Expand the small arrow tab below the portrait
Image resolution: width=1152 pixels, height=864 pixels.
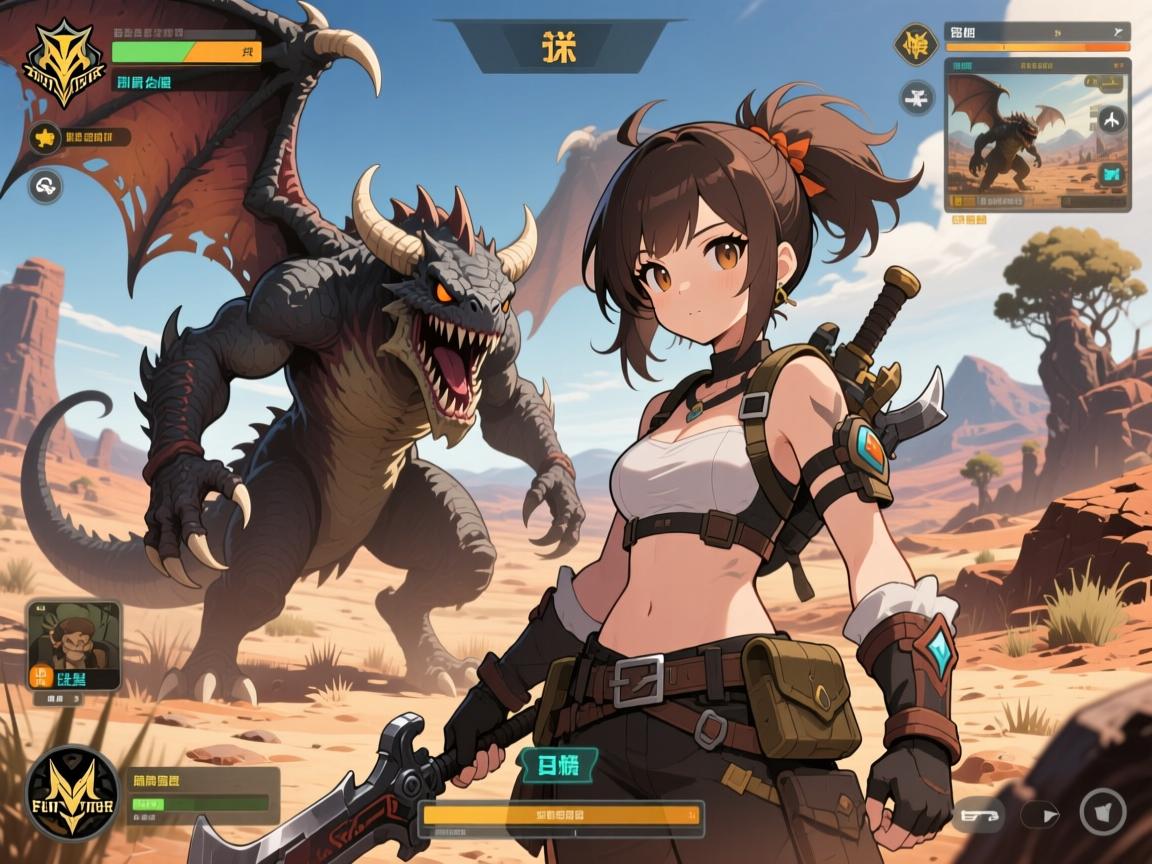click(x=73, y=700)
